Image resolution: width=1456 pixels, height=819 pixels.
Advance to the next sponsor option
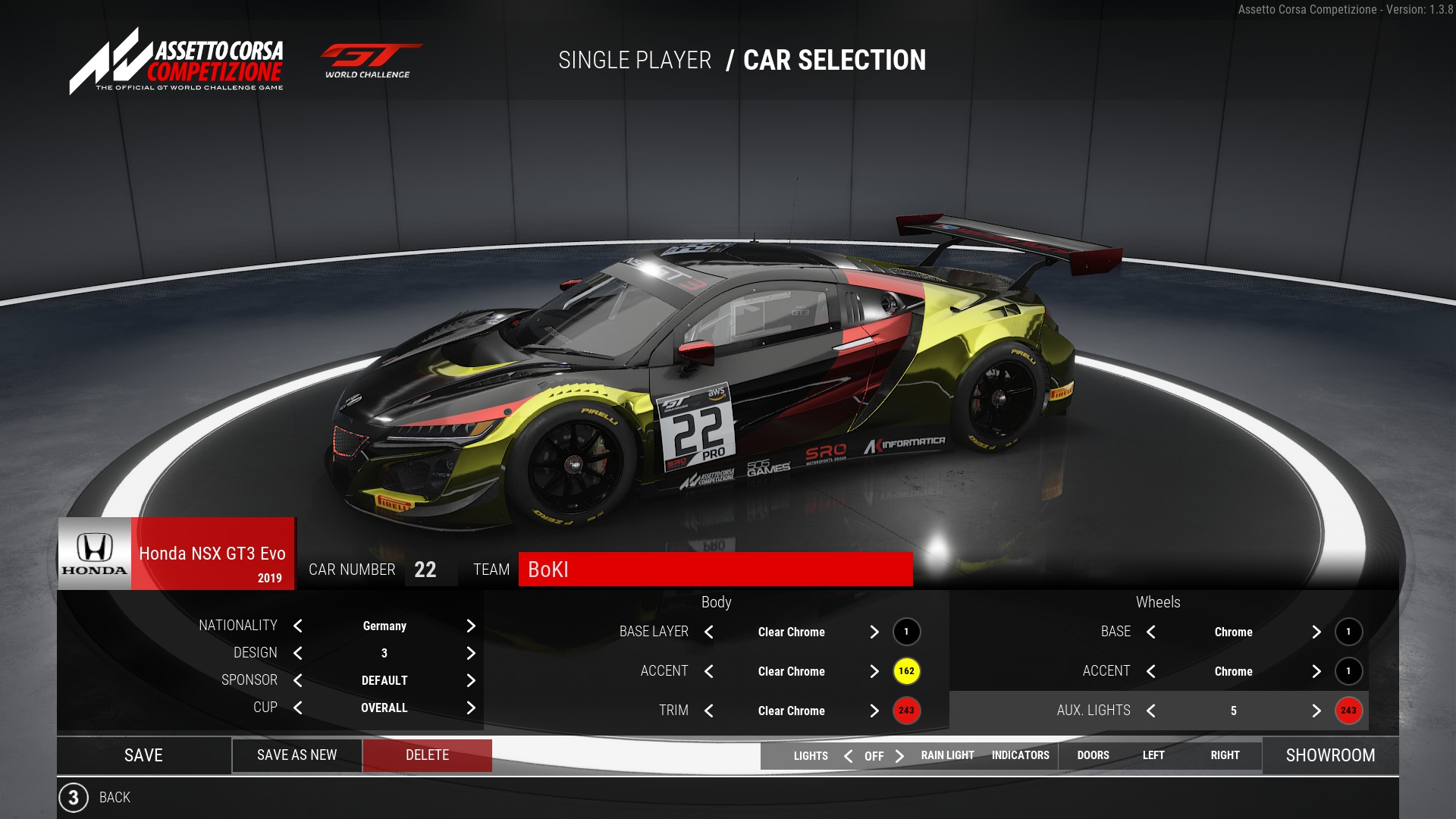[x=471, y=680]
